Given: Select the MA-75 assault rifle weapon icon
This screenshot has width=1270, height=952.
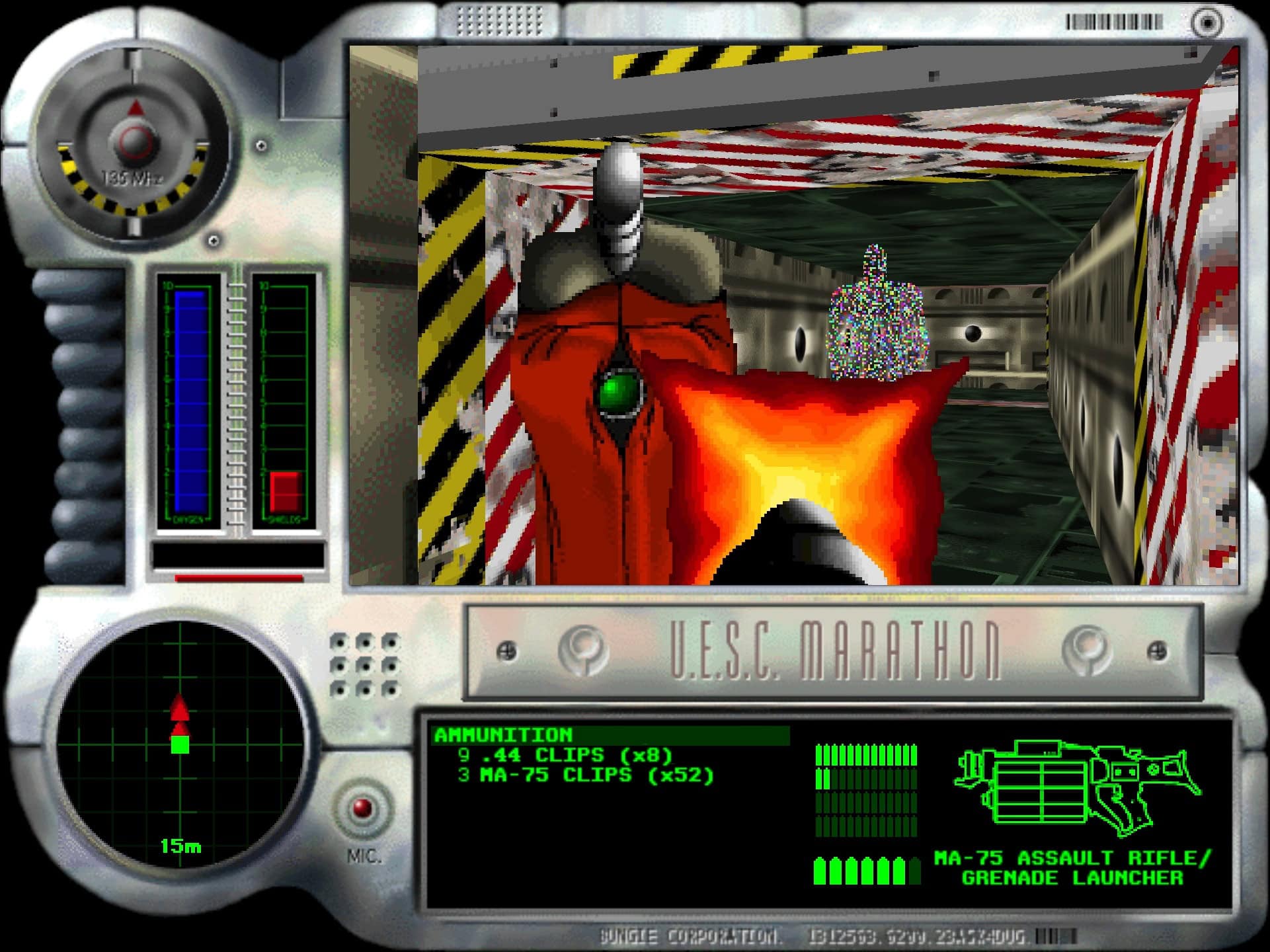Looking at the screenshot, I should click(1076, 787).
